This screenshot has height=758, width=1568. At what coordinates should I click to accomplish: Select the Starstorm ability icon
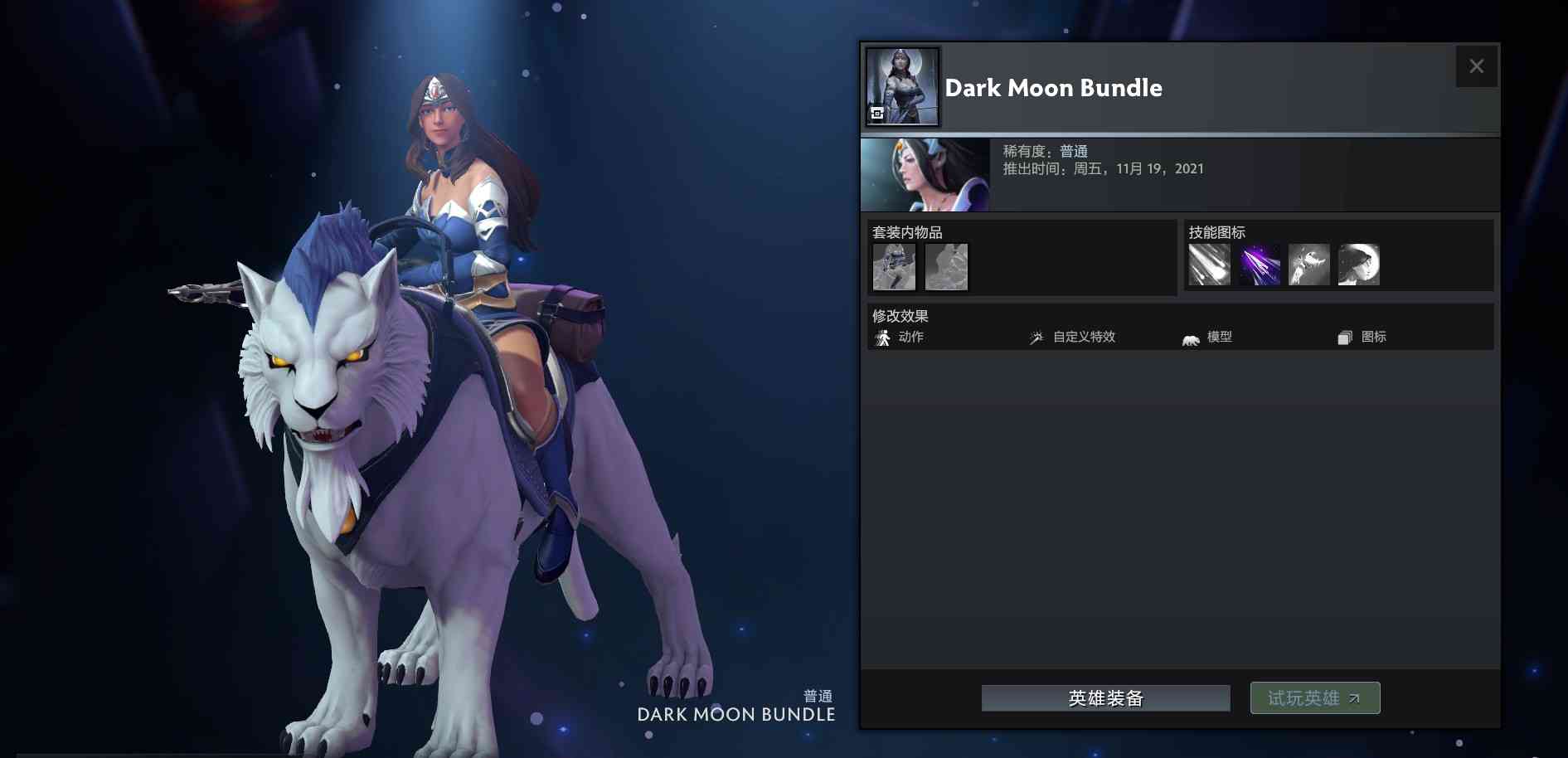click(x=1210, y=264)
